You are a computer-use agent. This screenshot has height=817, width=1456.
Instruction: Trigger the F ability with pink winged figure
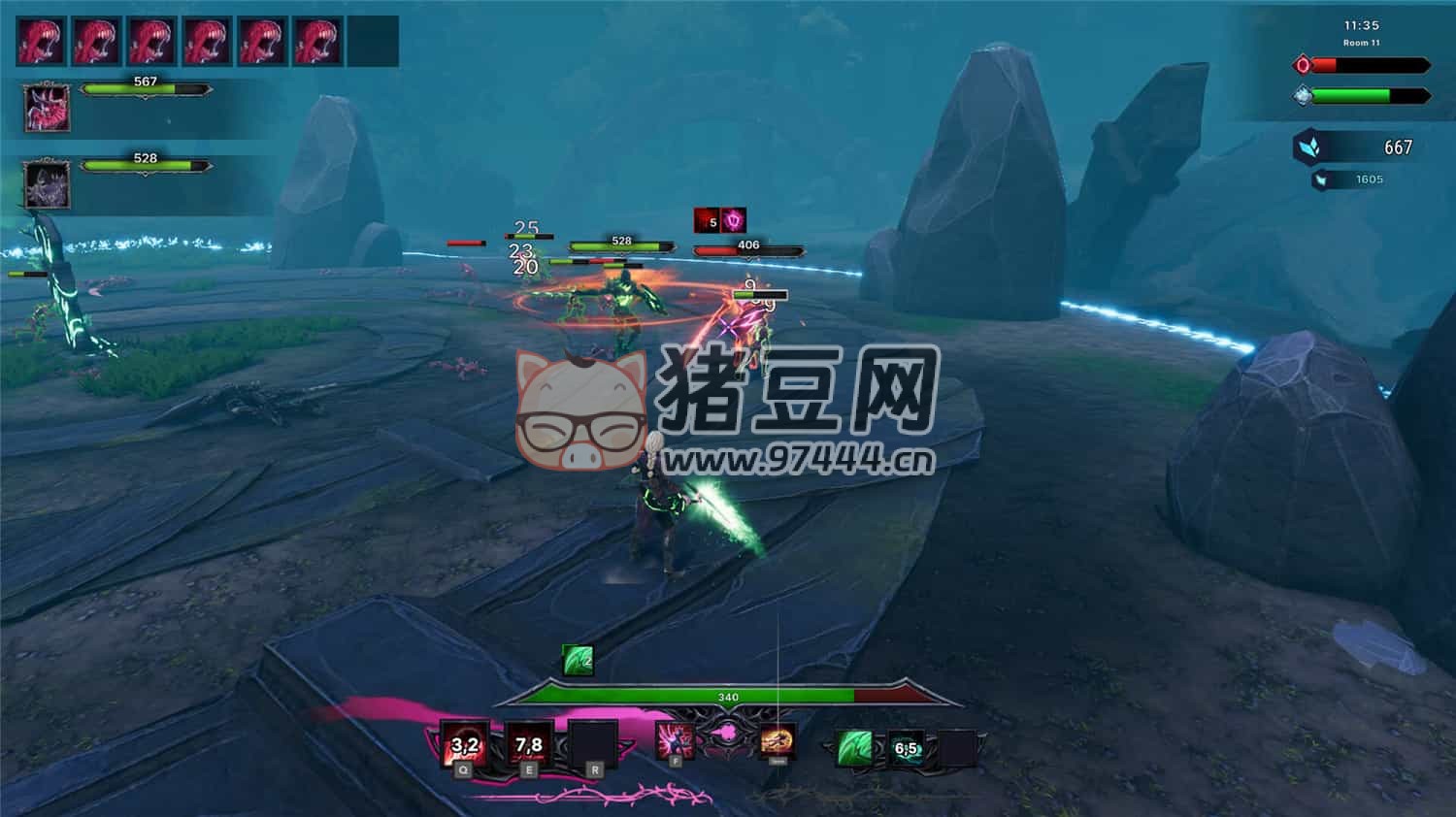(675, 740)
